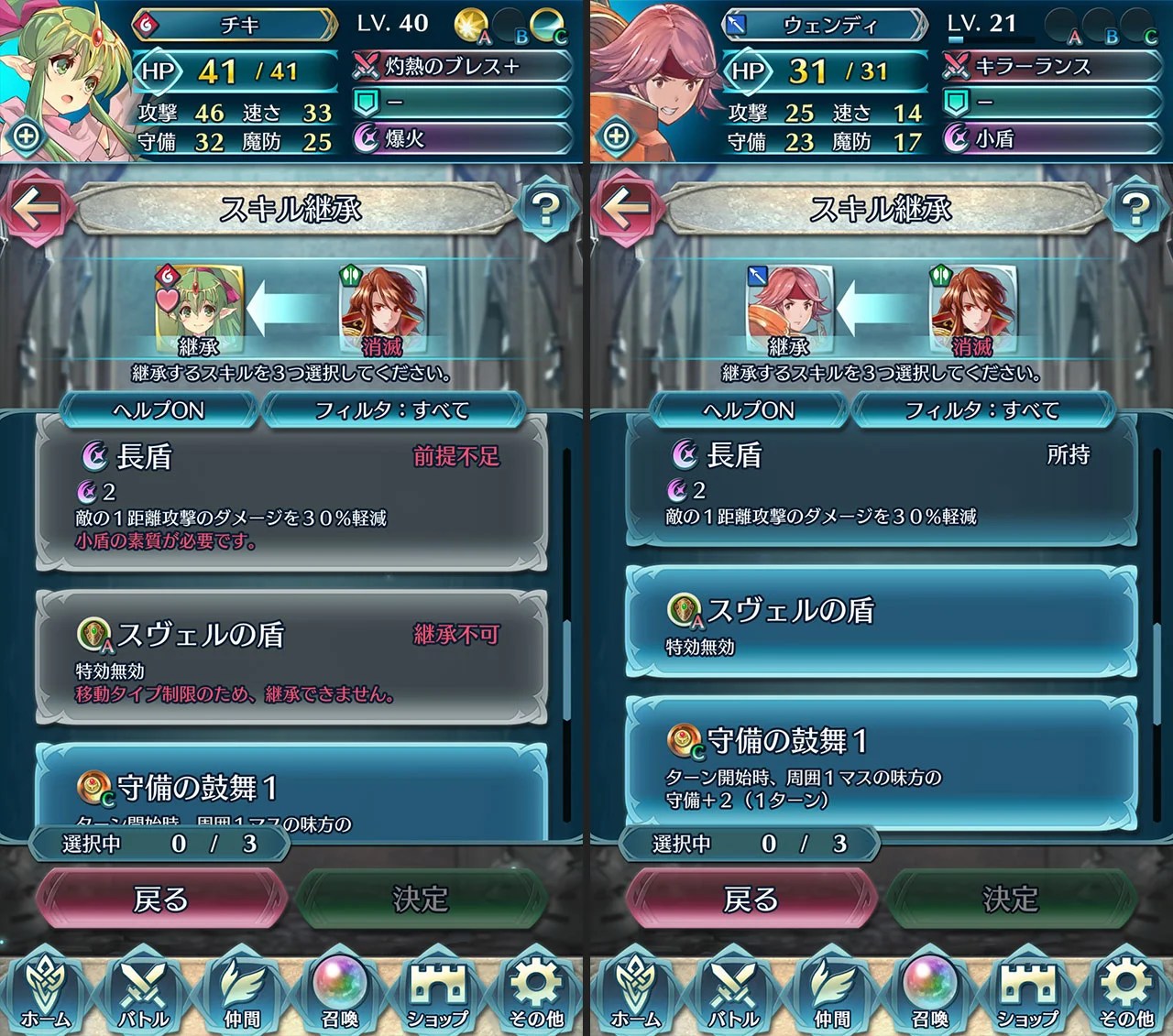Open the filter dropdown on Wendy's screen
The image size is (1173, 1036).
(x=981, y=411)
